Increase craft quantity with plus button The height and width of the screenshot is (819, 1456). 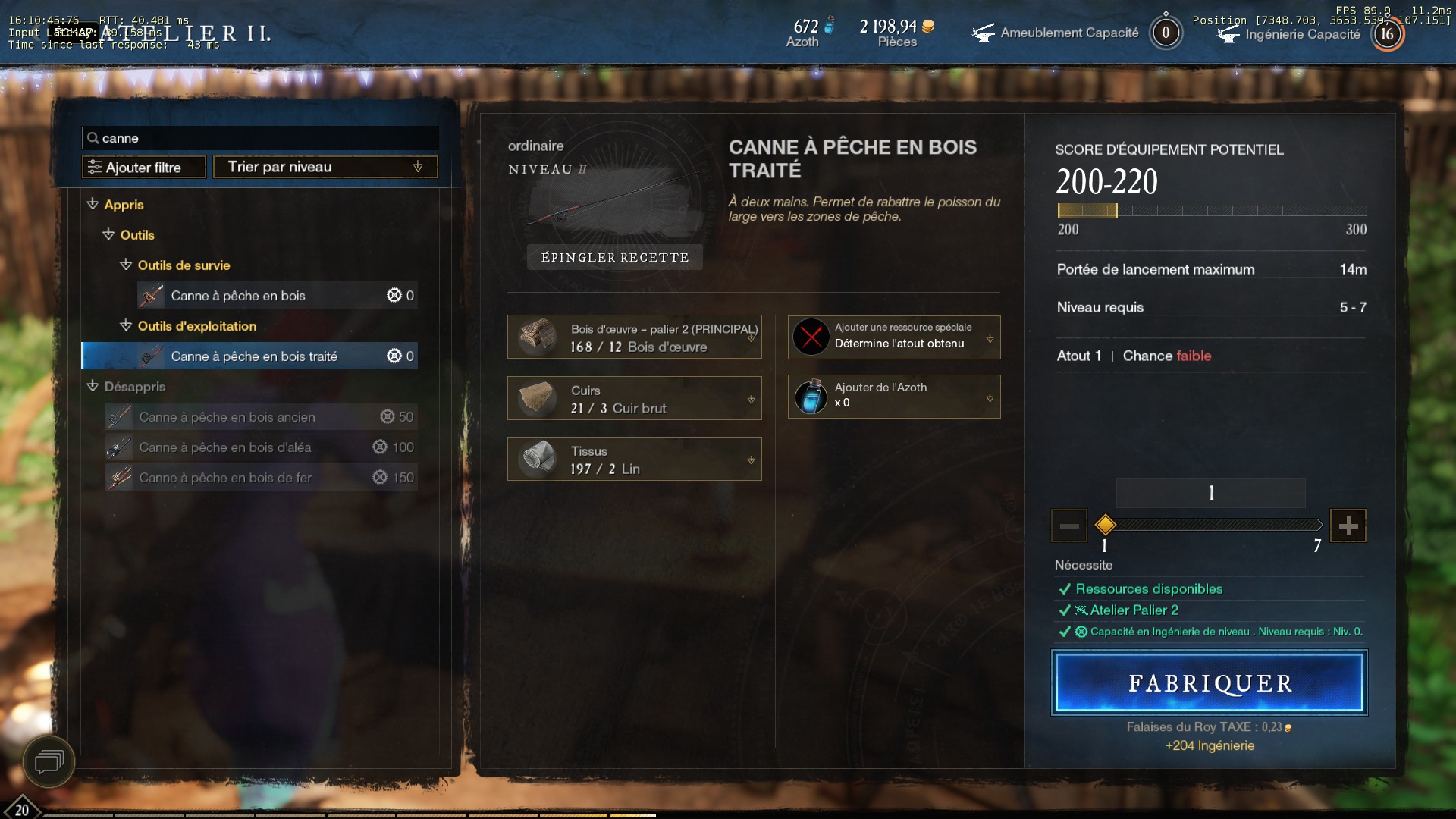1348,526
